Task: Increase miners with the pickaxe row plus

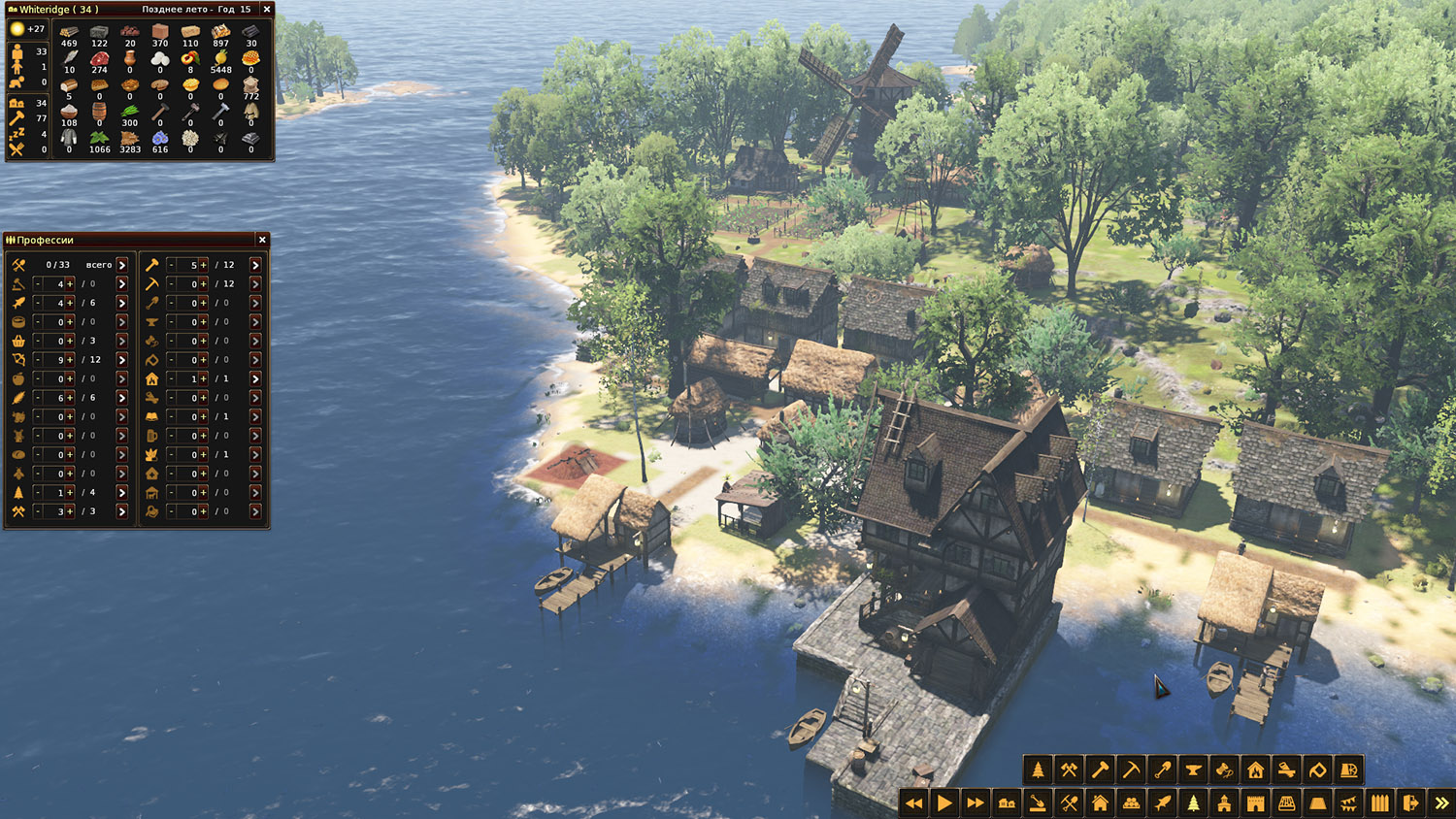Action: pyautogui.click(x=203, y=284)
